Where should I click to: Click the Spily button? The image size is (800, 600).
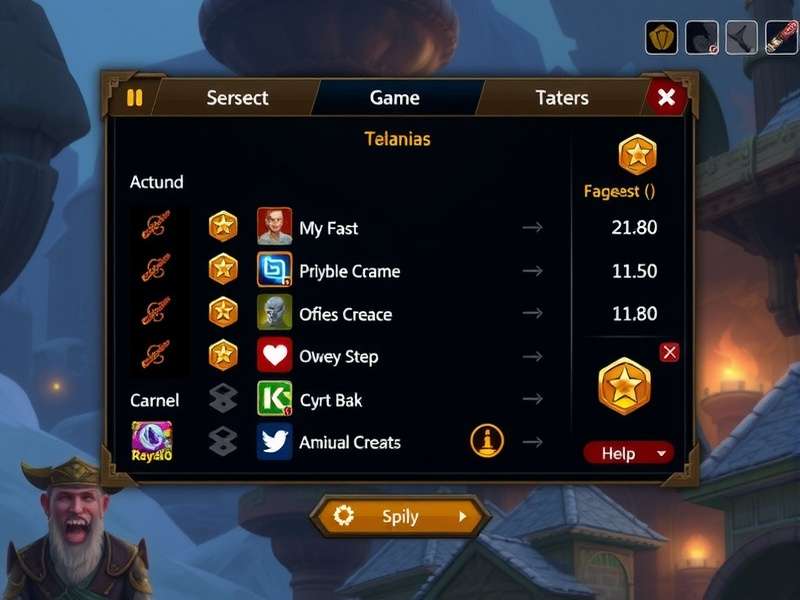click(x=400, y=517)
